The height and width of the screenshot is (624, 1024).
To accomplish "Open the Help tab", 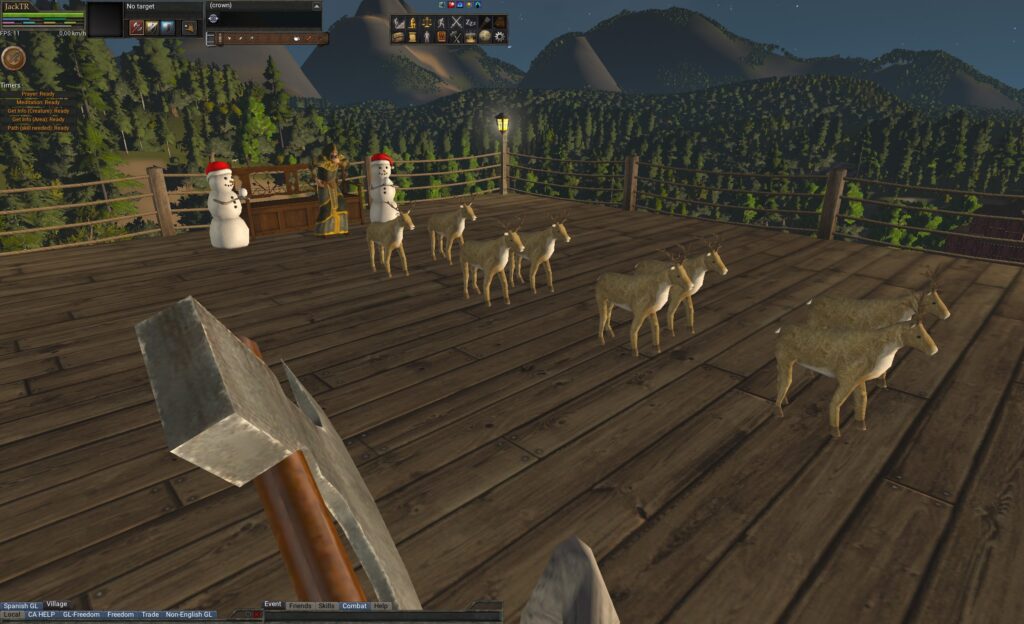I will point(381,606).
